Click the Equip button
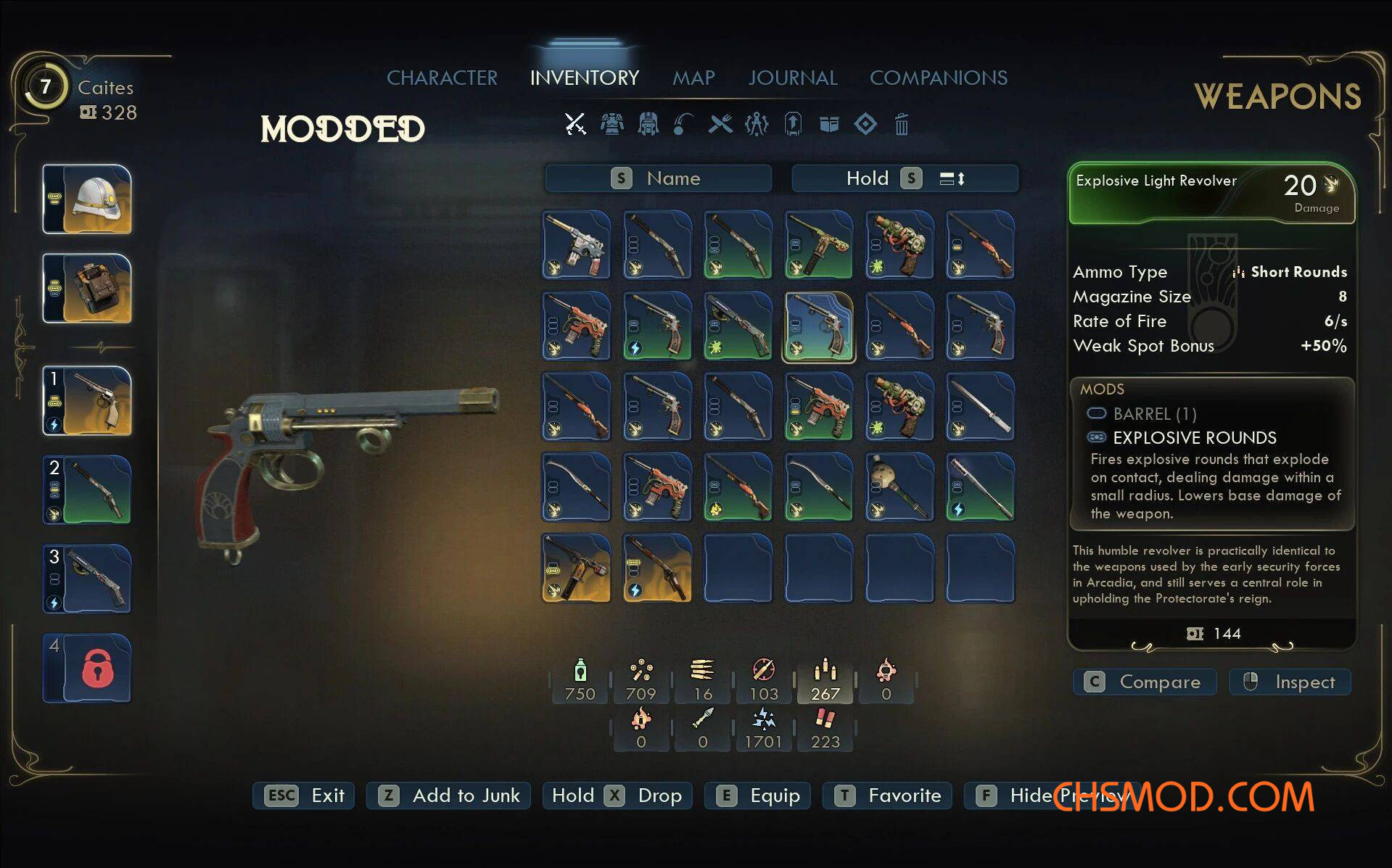Screen dimensions: 1392x868 [x=758, y=795]
